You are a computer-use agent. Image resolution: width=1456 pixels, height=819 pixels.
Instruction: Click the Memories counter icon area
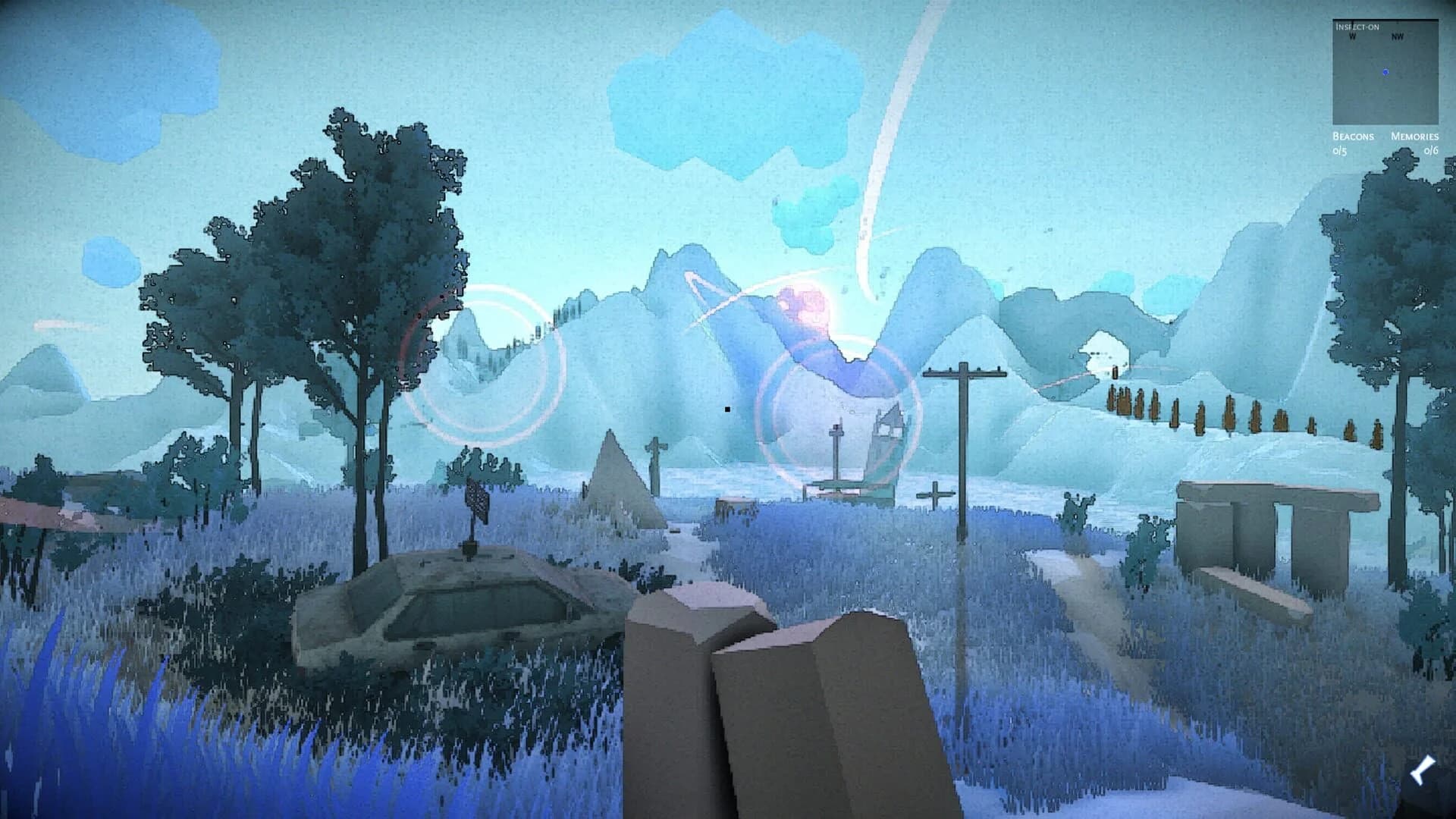(x=1423, y=144)
